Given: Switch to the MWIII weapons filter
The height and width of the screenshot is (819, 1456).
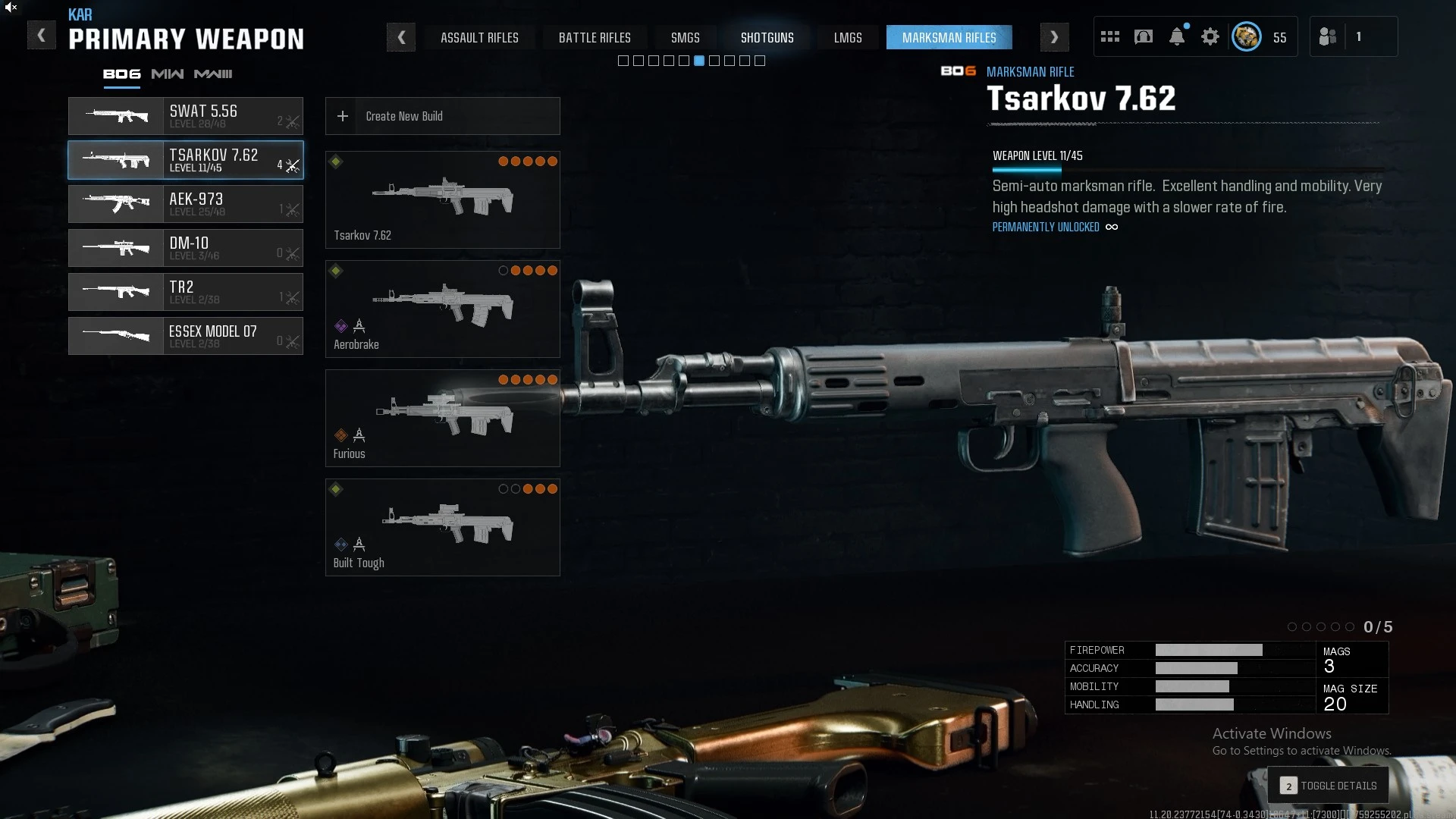Looking at the screenshot, I should pos(212,74).
